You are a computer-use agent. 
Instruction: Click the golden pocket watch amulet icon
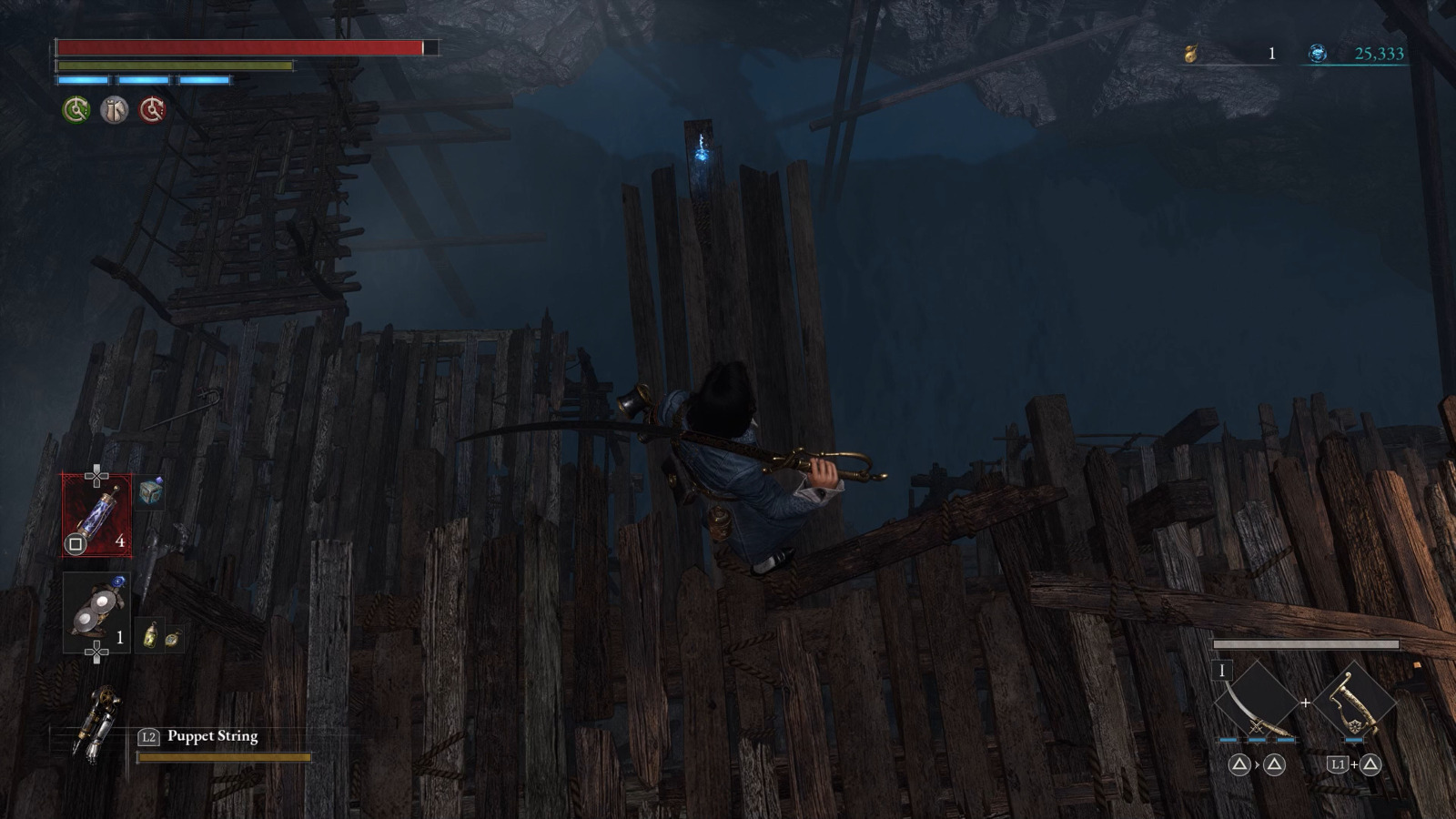coord(173,637)
